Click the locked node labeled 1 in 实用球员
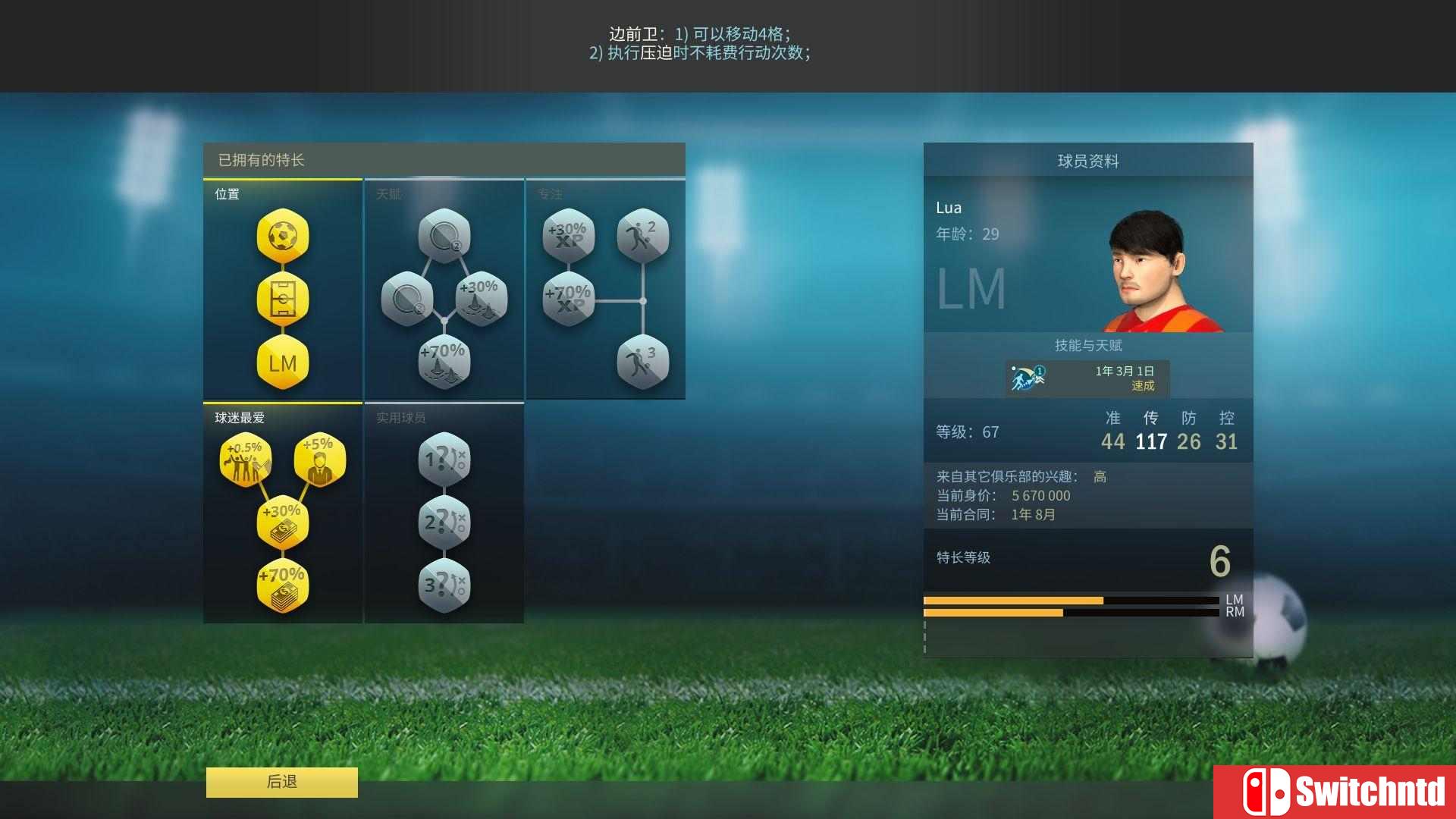 pyautogui.click(x=444, y=457)
